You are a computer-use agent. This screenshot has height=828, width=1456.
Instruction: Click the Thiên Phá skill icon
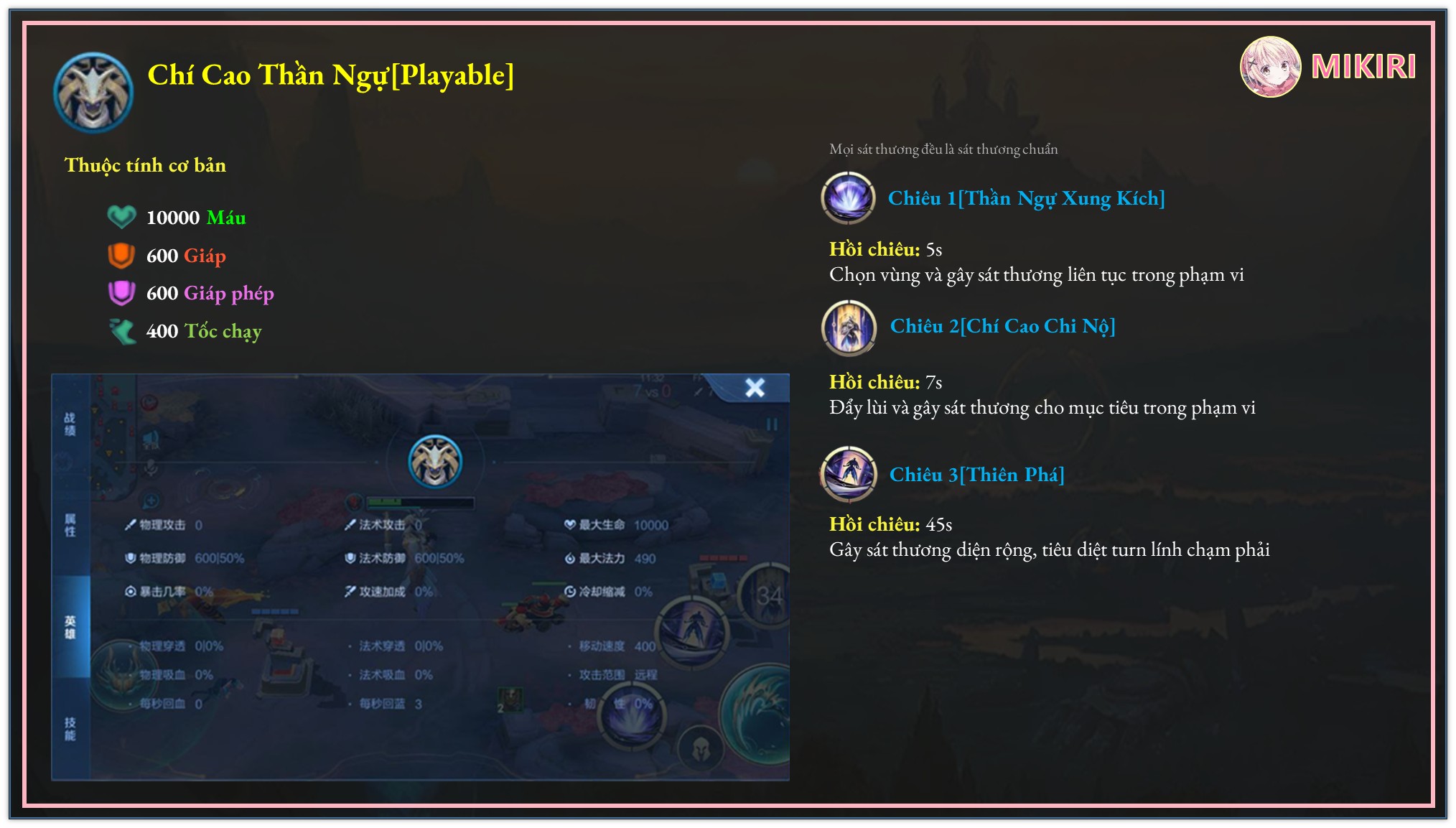(849, 474)
